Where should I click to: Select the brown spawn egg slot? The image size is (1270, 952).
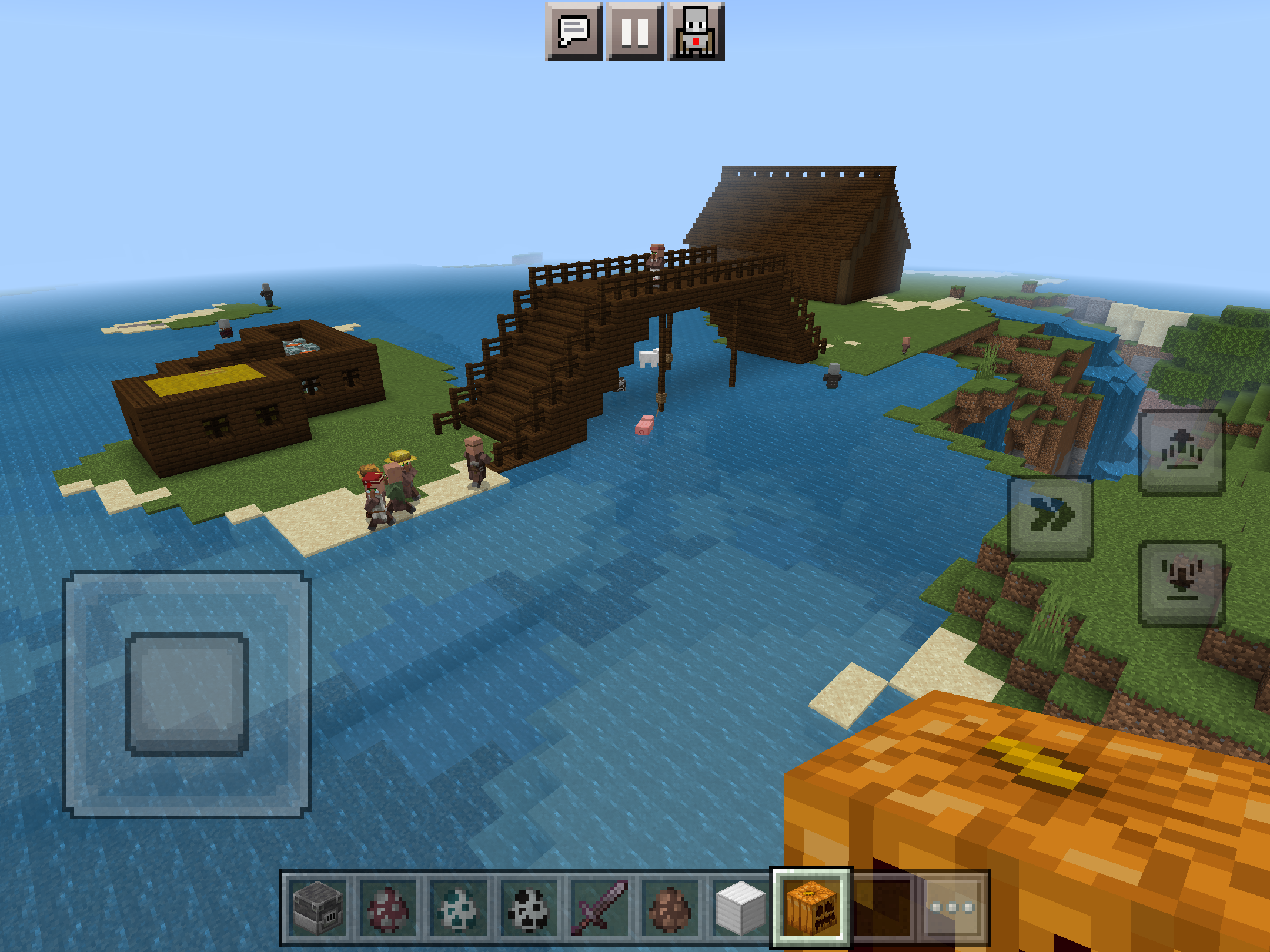pos(670,907)
